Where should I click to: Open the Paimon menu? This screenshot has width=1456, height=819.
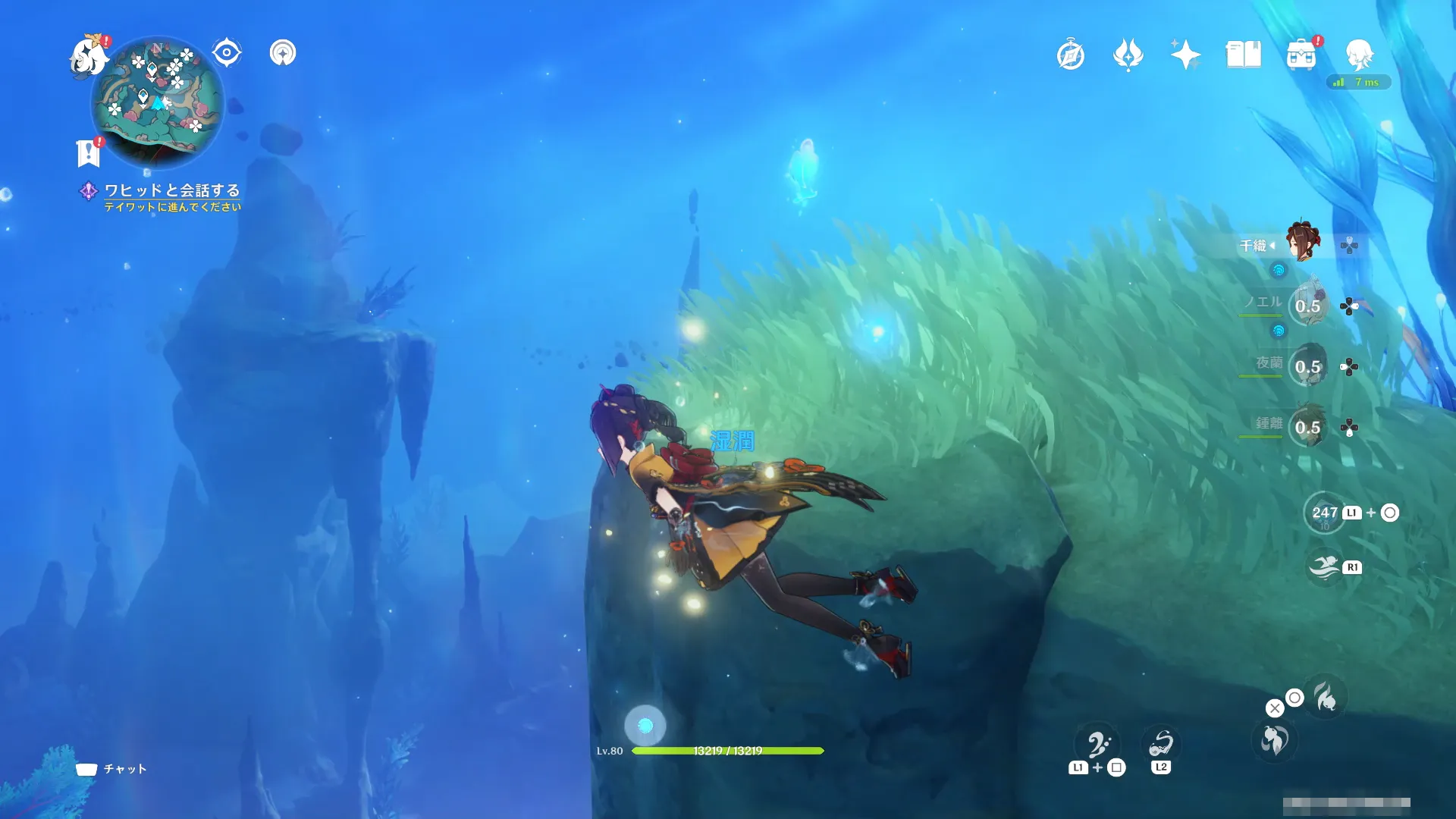coord(88,56)
